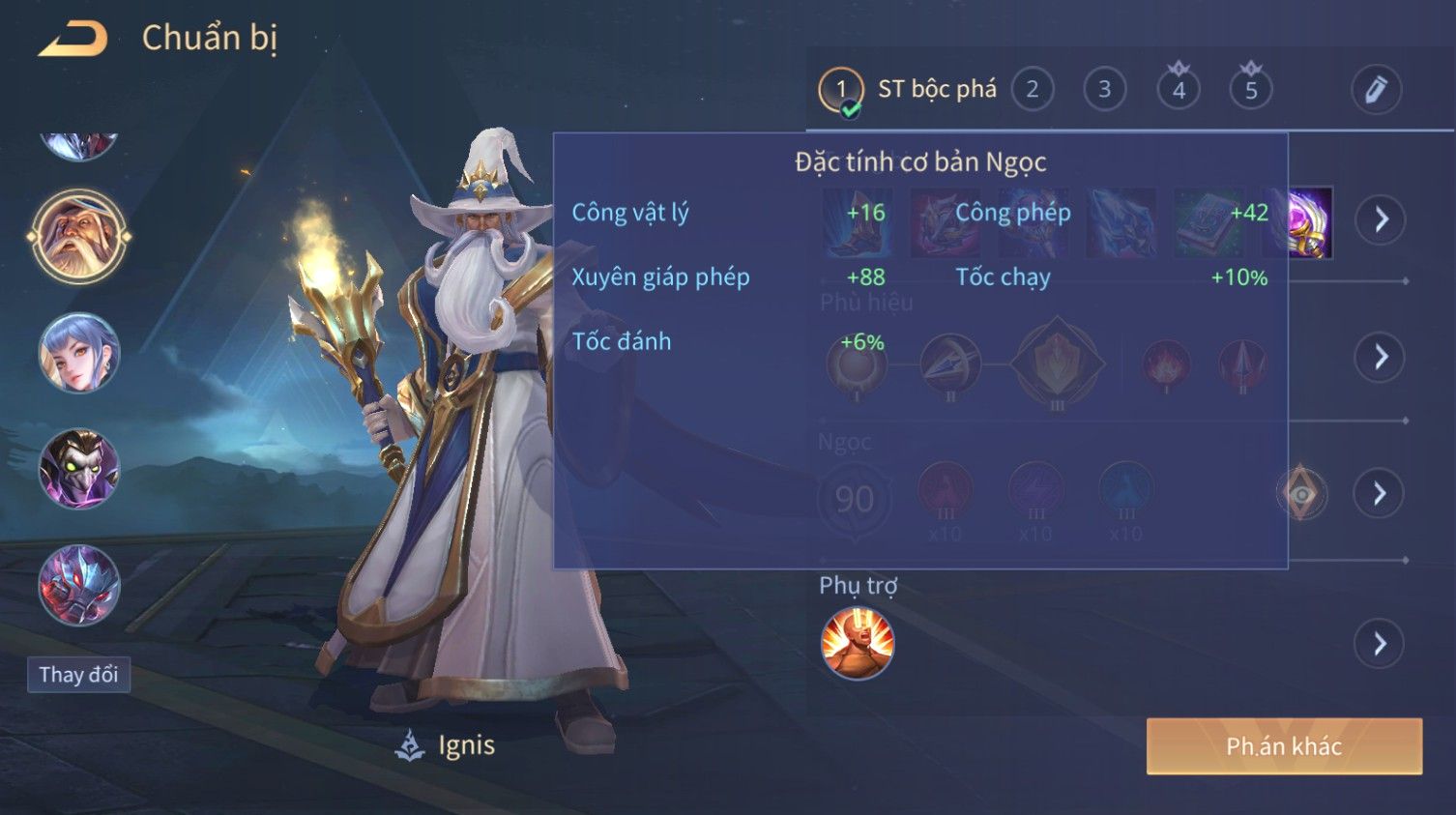Choose the Ph.án khác button
This screenshot has width=1456, height=815.
[x=1283, y=745]
